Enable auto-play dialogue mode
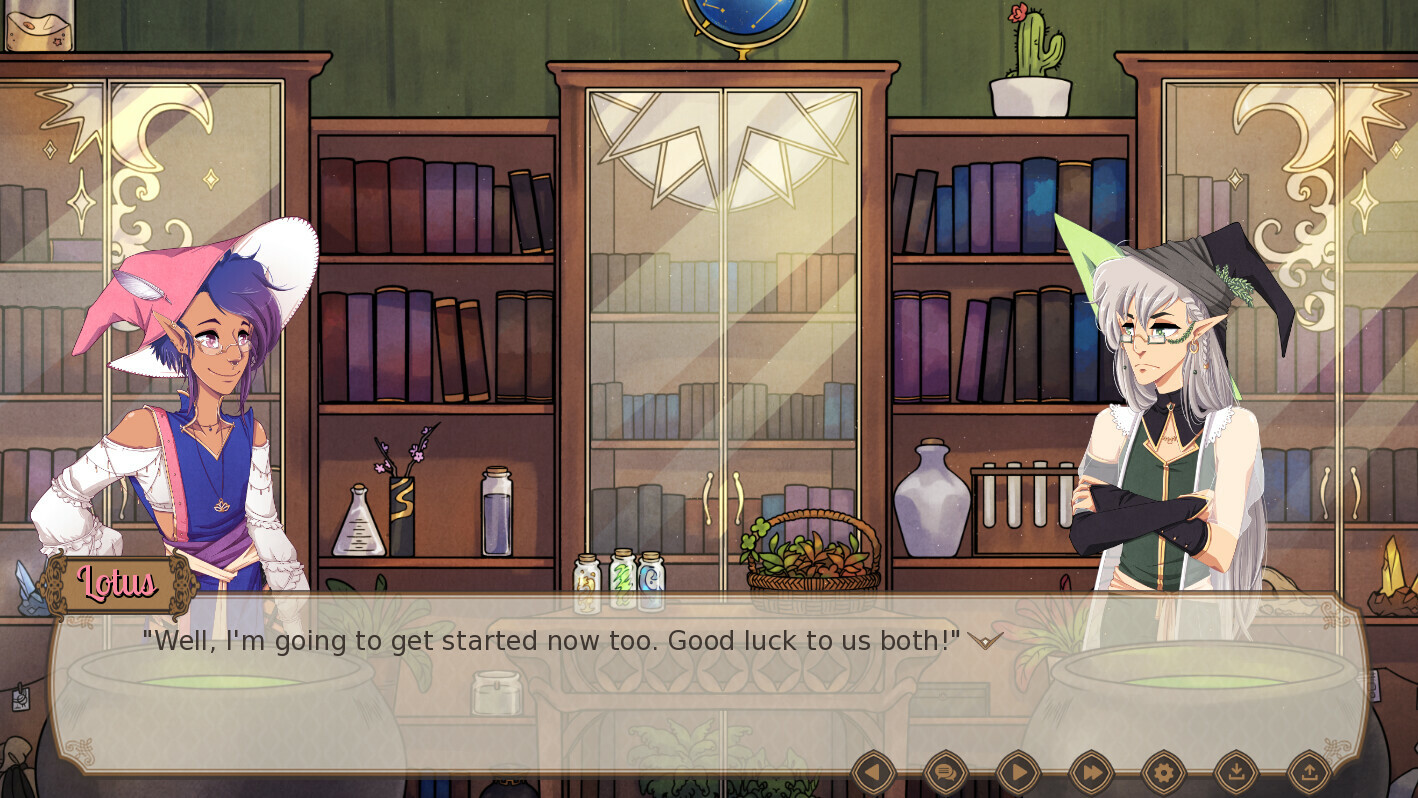Screen dimensions: 1418x798 [1018, 772]
